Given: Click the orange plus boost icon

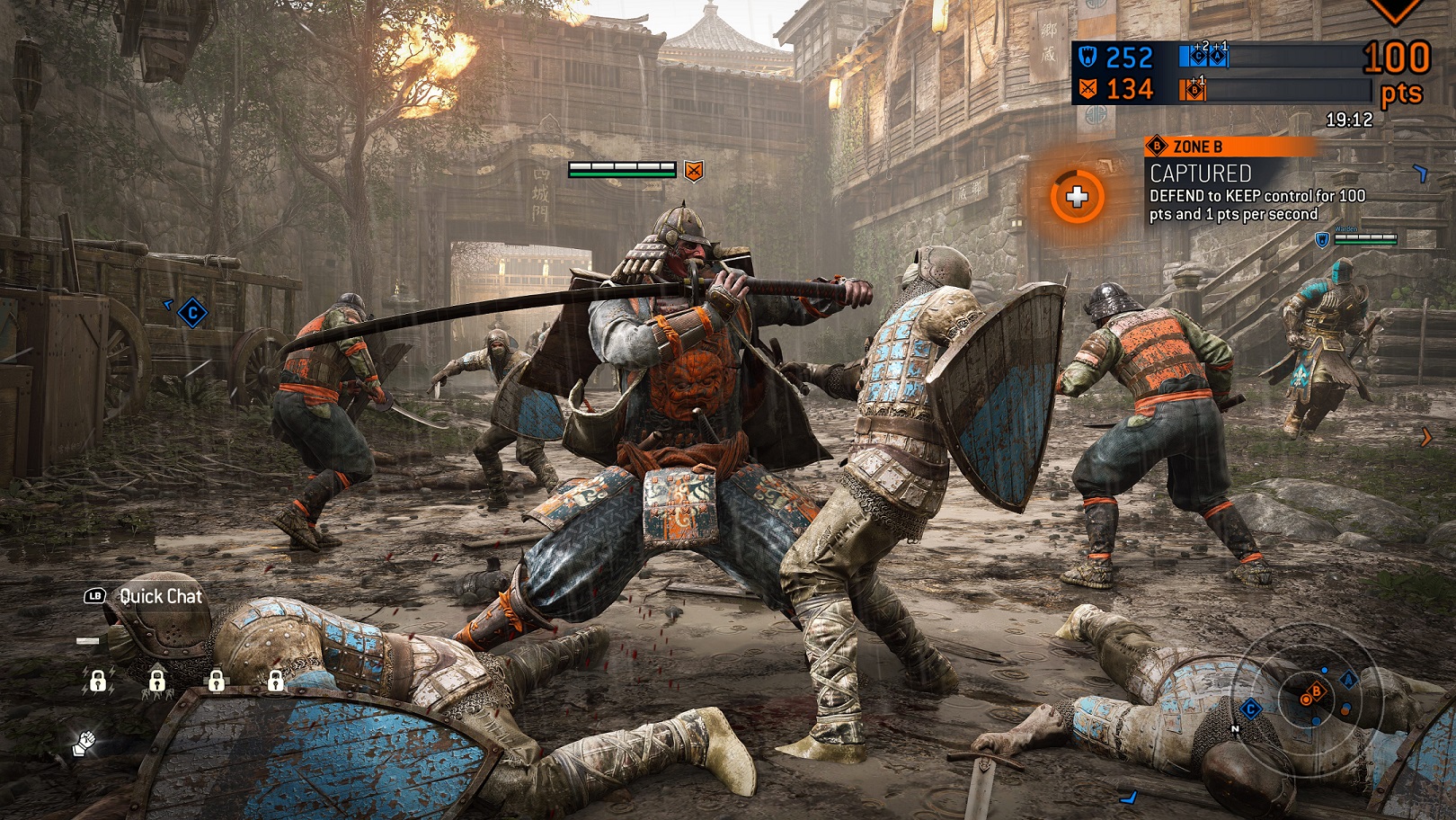Looking at the screenshot, I should click(x=1077, y=197).
